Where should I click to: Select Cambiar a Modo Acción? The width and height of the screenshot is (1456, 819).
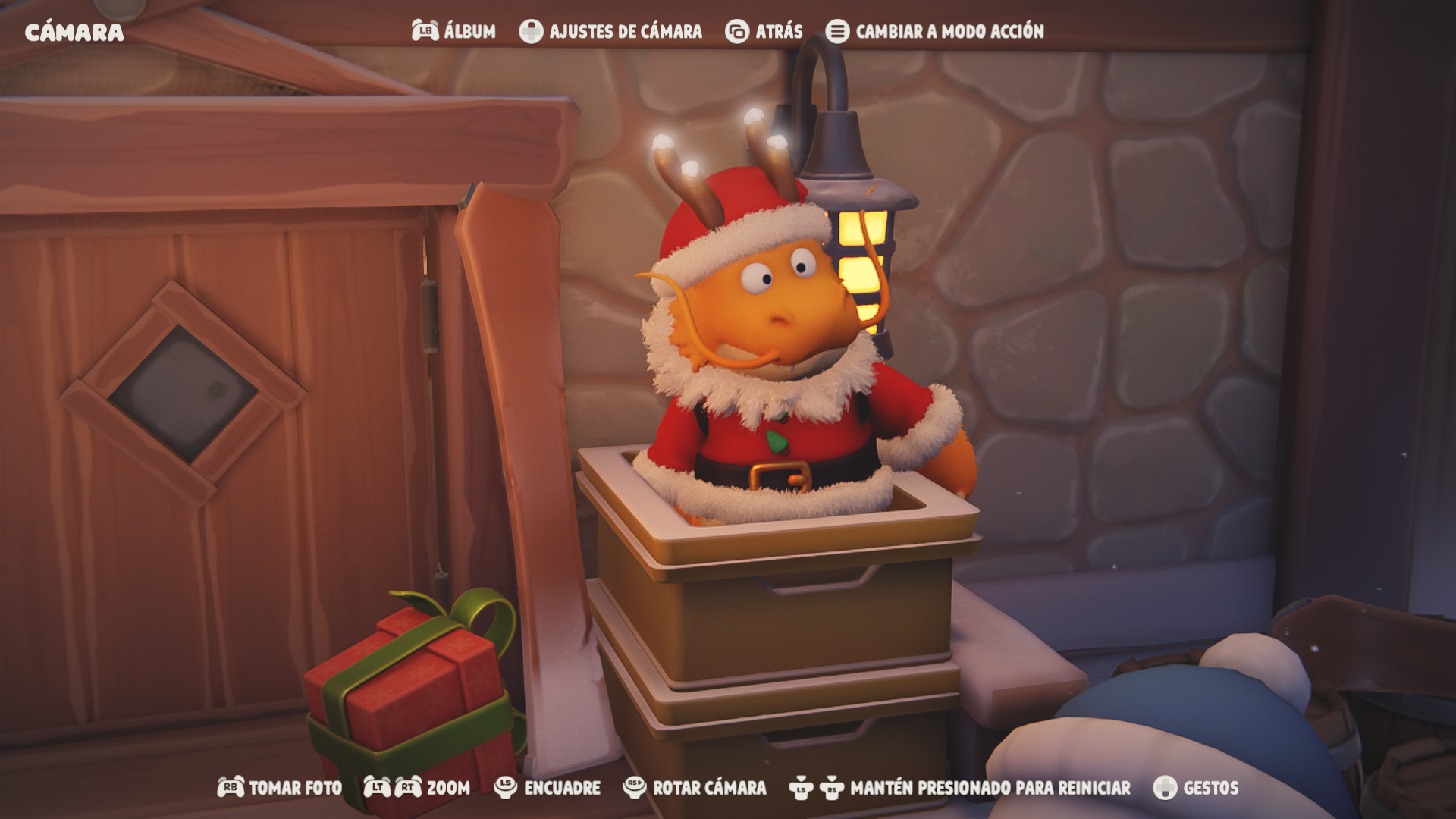[x=934, y=31]
